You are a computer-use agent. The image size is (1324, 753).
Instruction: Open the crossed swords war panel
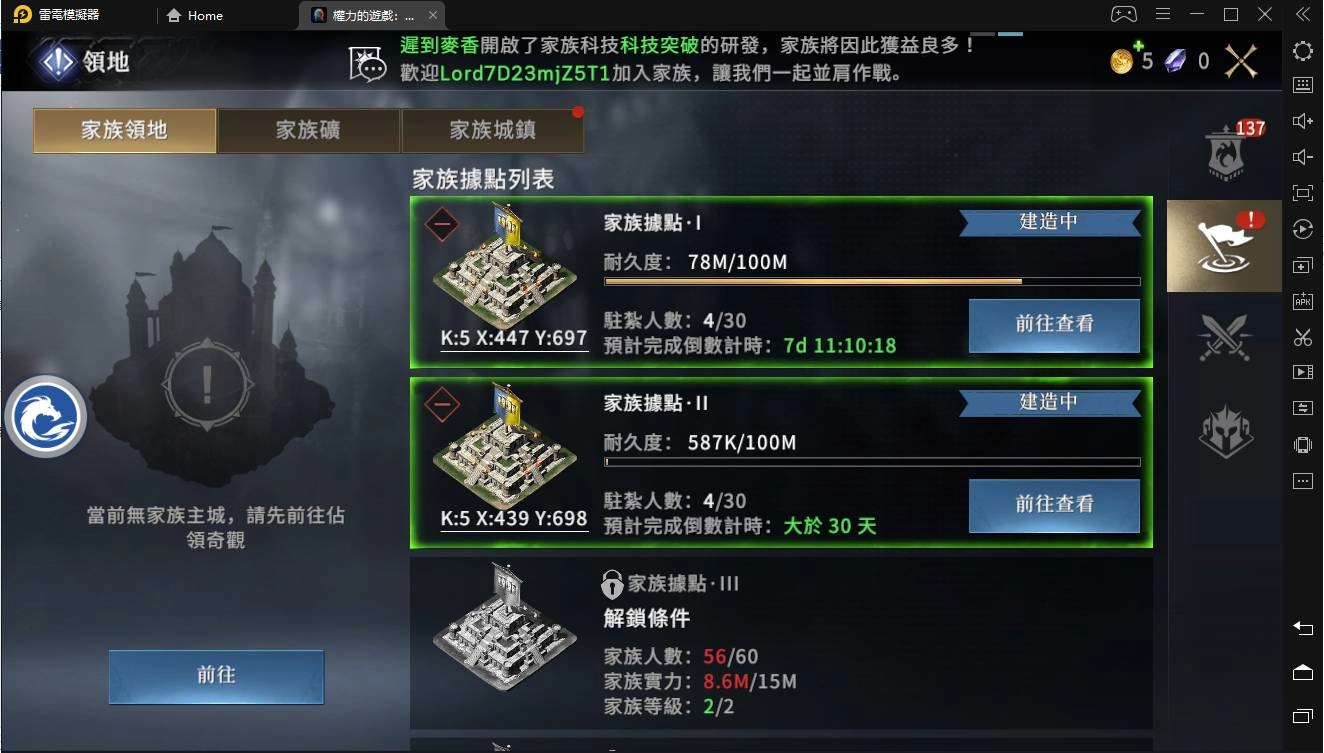coord(1224,337)
